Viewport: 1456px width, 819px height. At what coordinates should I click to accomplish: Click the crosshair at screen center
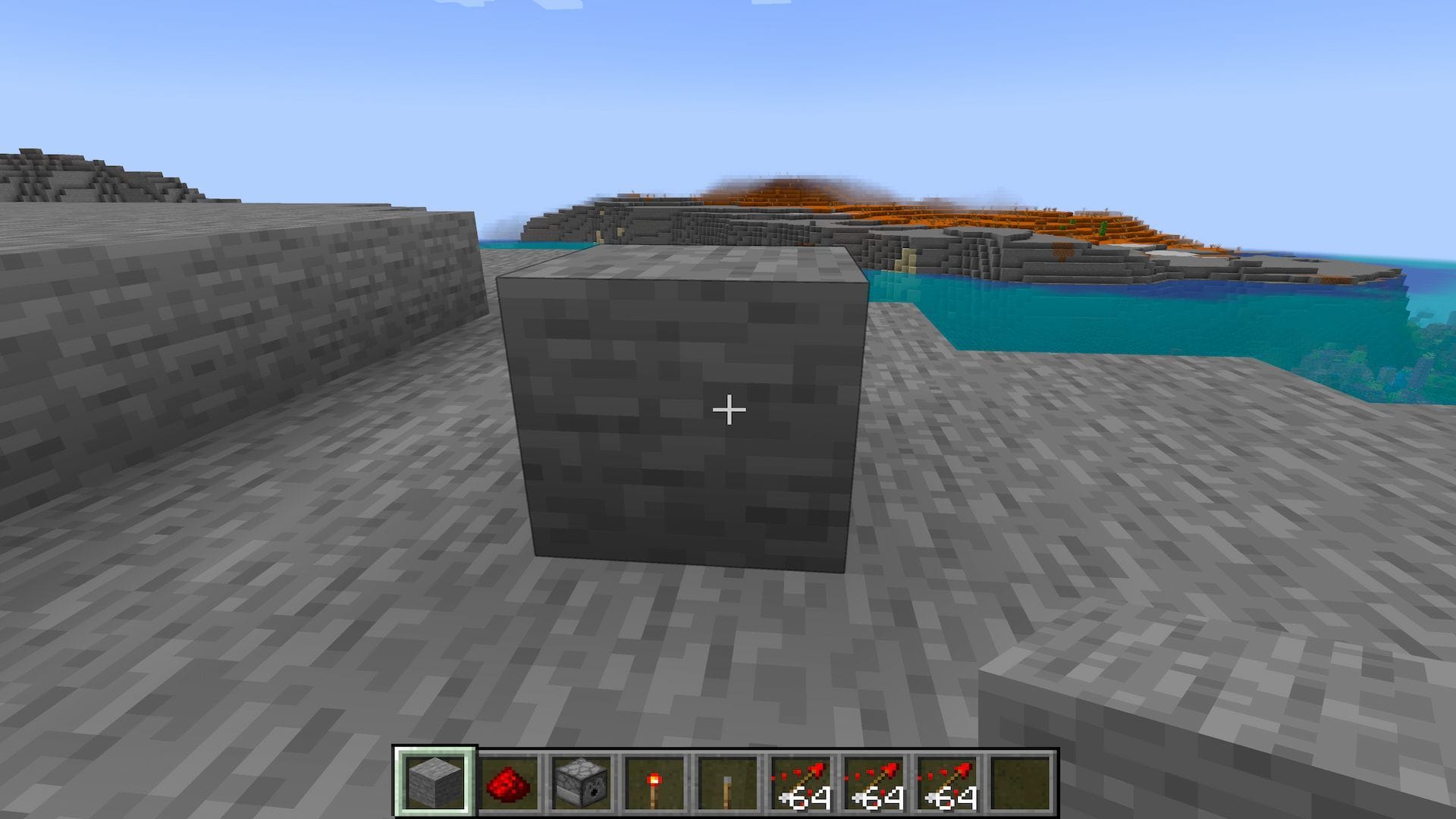[x=728, y=409]
